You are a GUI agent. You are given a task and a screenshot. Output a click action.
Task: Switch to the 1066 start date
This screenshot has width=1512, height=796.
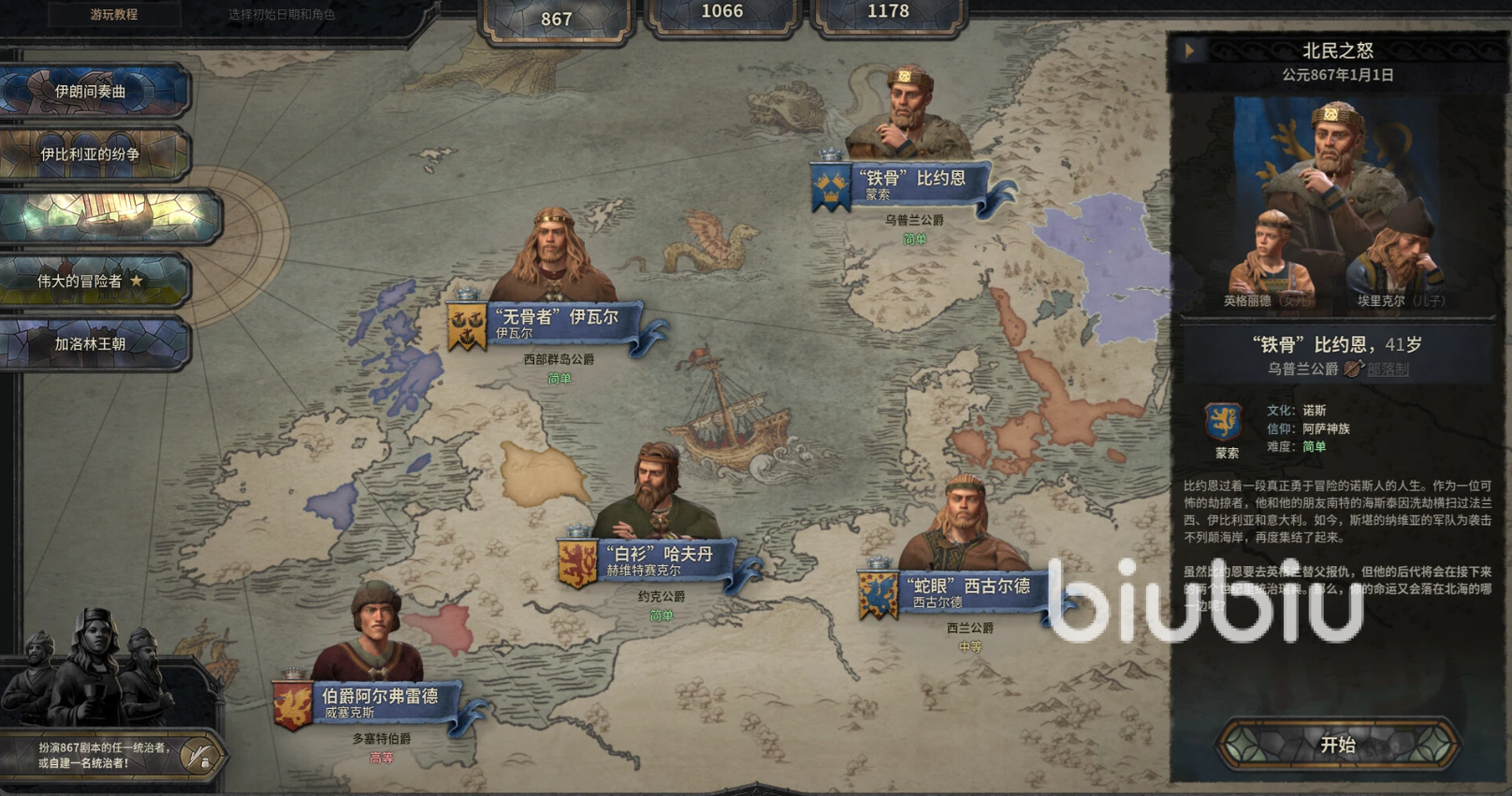point(721,12)
